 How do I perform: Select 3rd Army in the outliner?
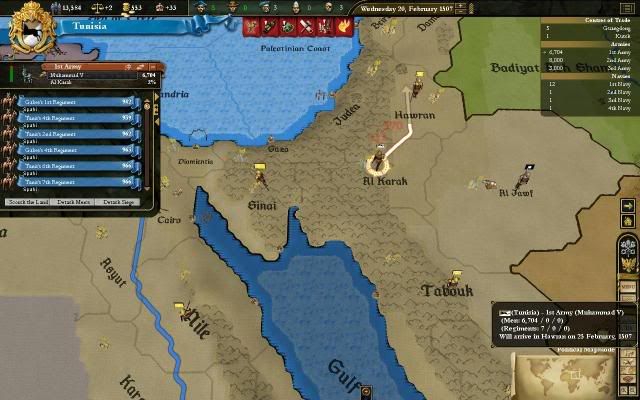616,66
